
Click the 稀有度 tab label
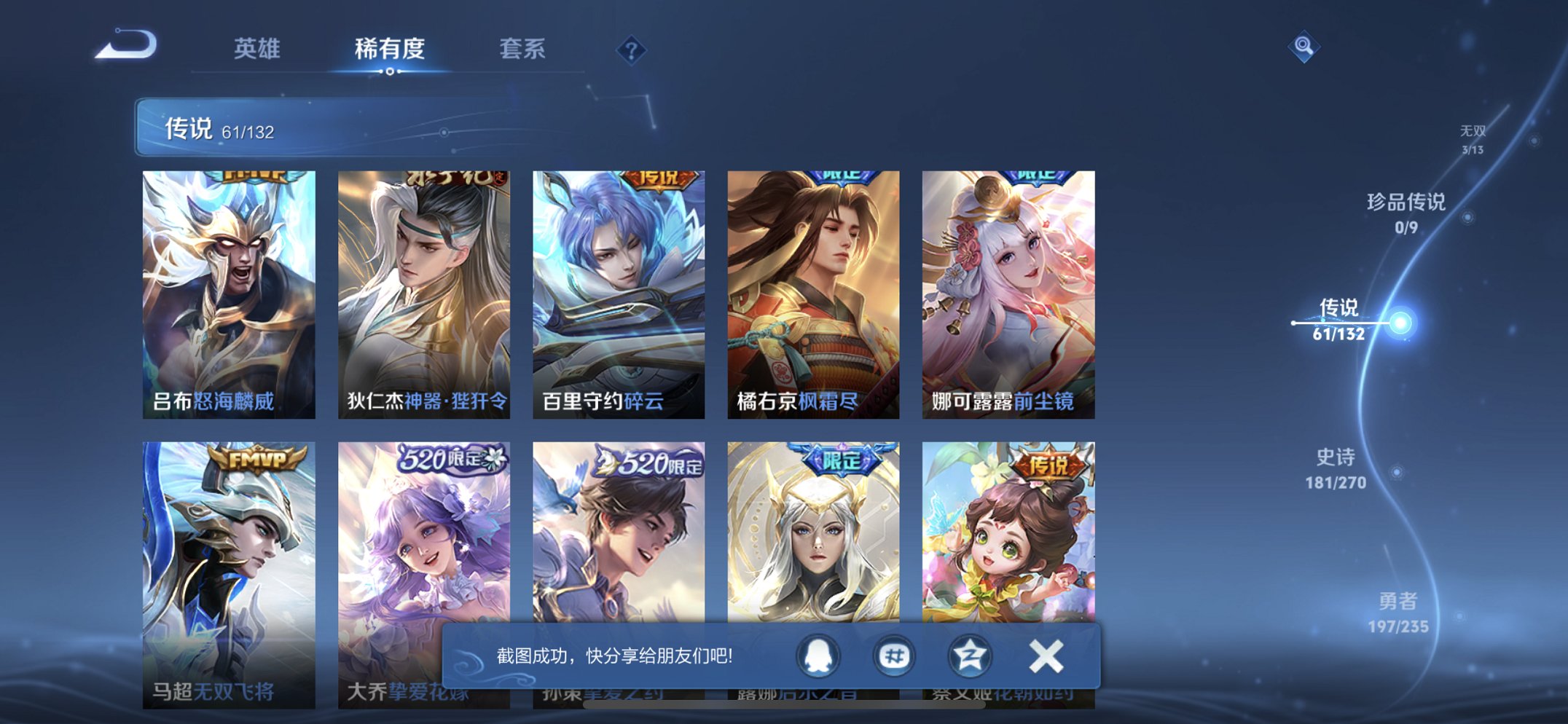click(x=391, y=48)
